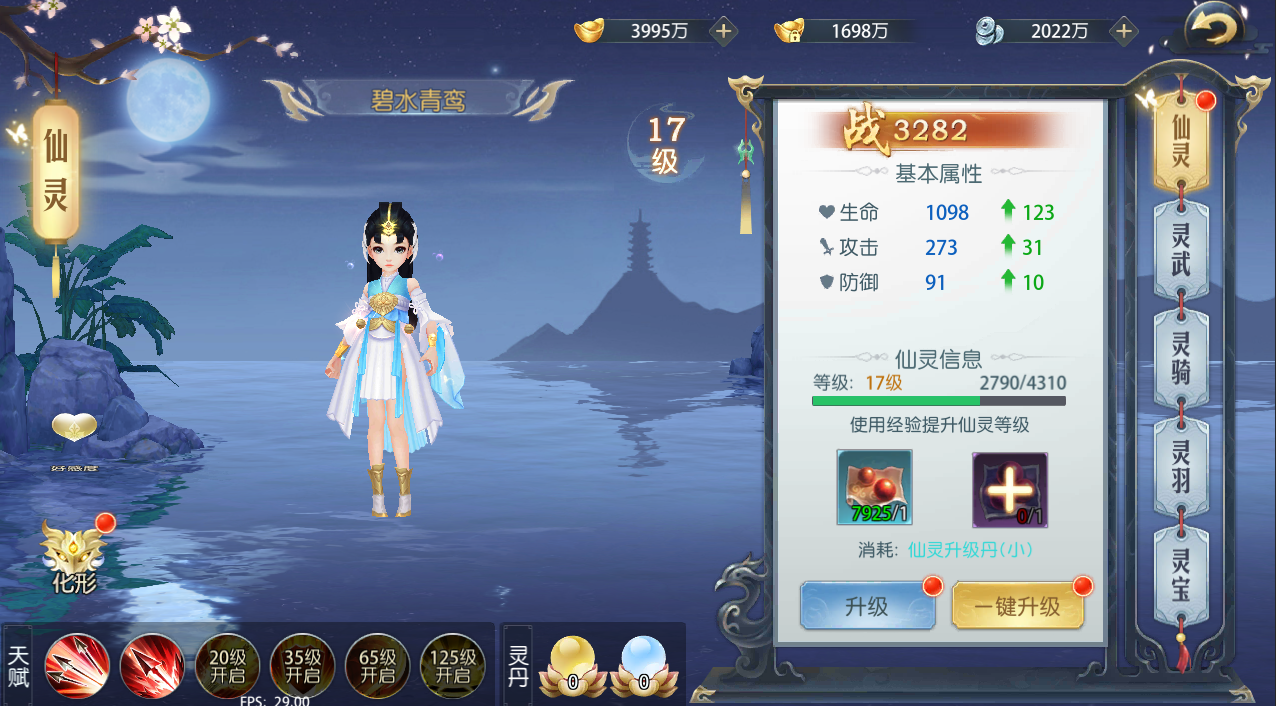1276x706 pixels.
Task: Tap the locked 125级开启 talent slot
Action: [452, 665]
